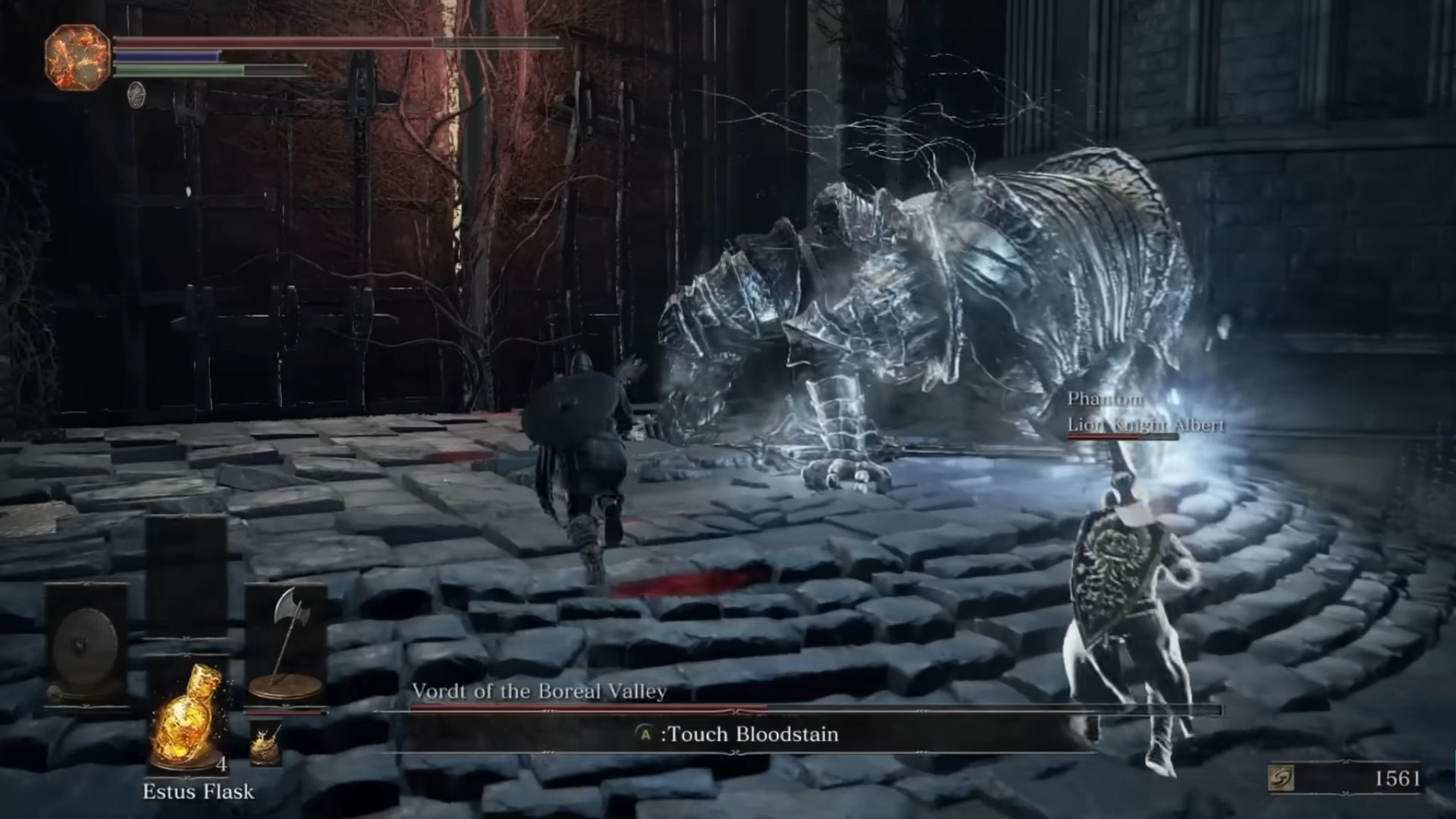Viewport: 1456px width, 819px height.
Task: Select the small queued item icon beside the Estus Flask
Action: 266,743
